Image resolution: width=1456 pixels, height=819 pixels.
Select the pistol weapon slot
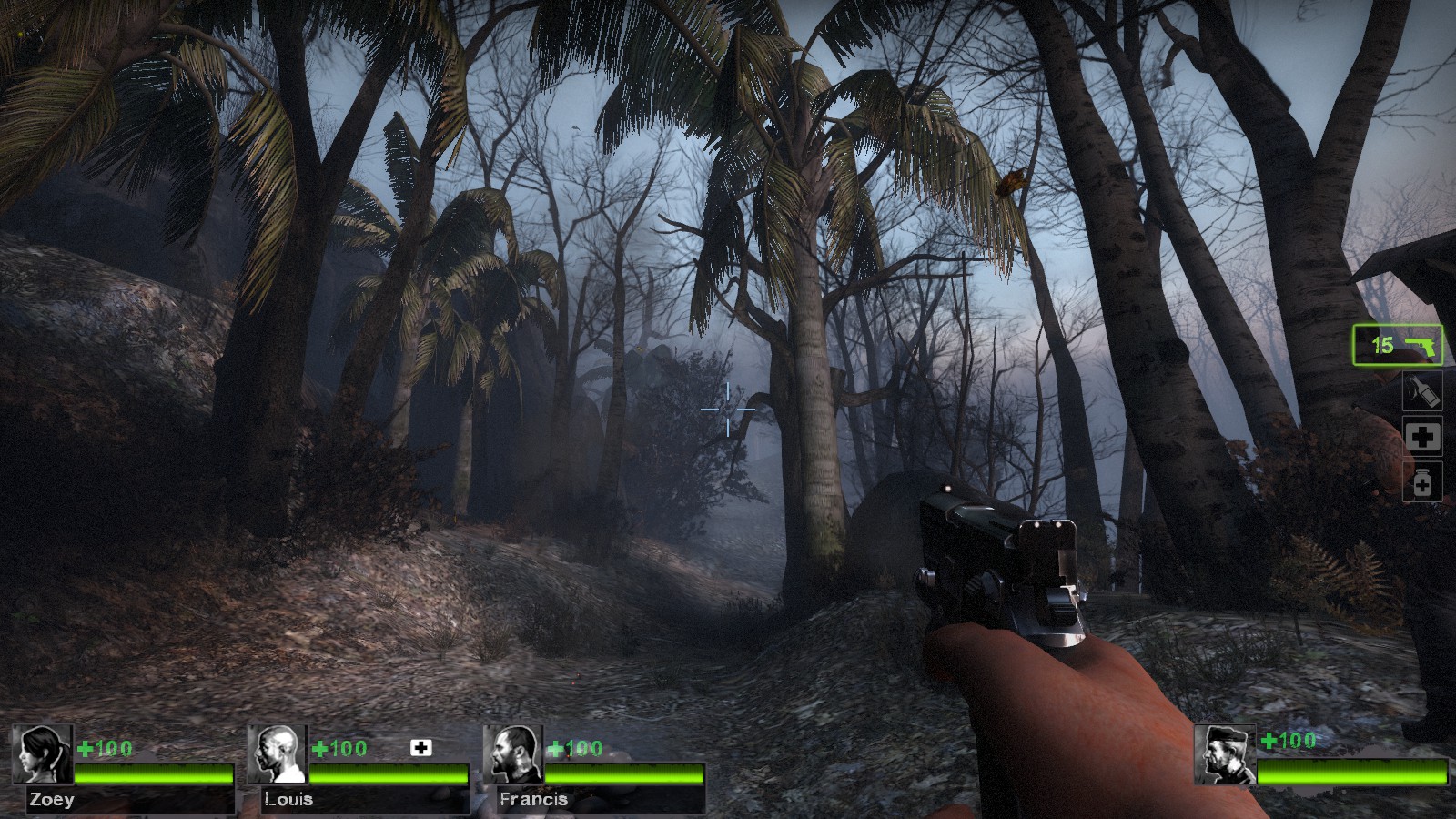click(1397, 345)
